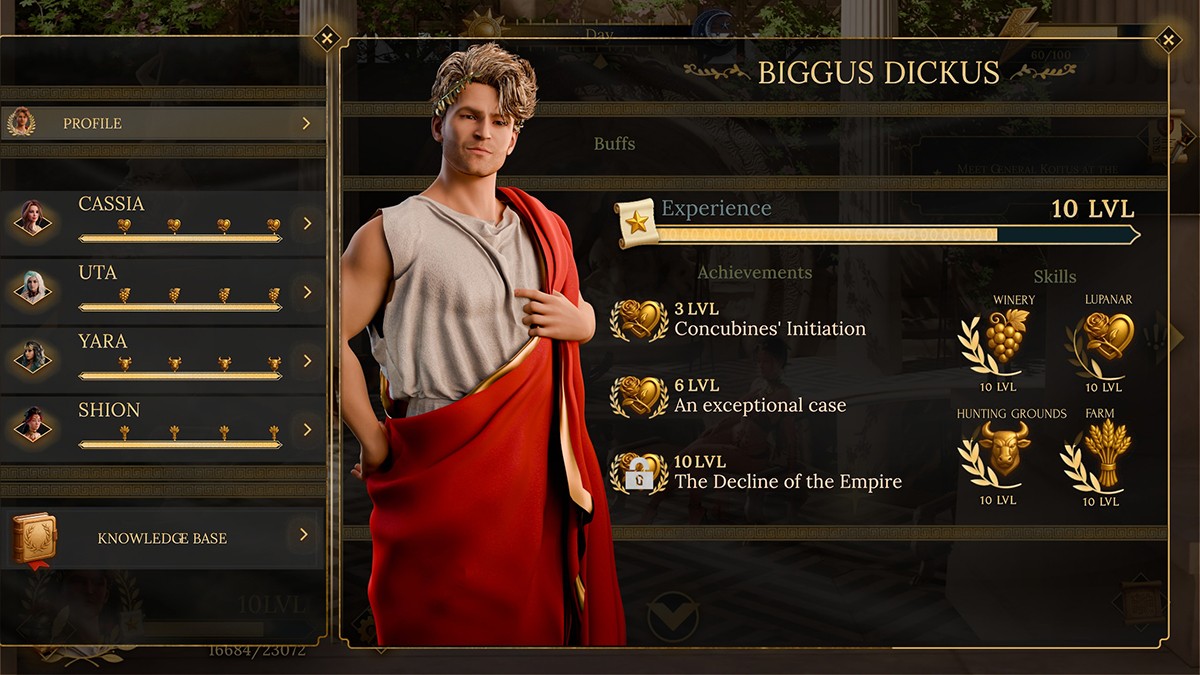This screenshot has width=1200, height=675.
Task: Click the Experience star scroll icon
Action: (637, 222)
